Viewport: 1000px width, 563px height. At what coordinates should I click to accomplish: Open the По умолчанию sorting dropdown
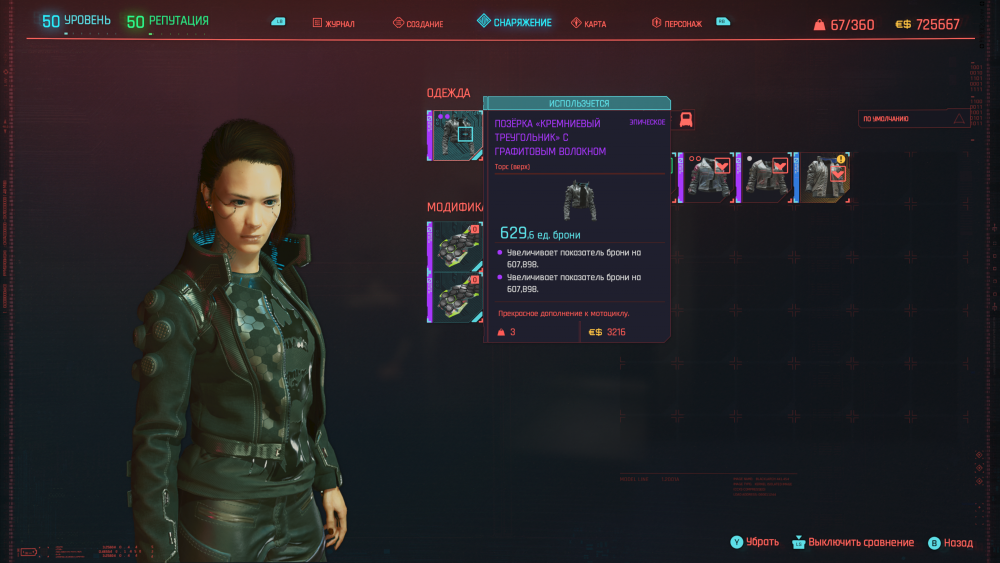coord(914,118)
